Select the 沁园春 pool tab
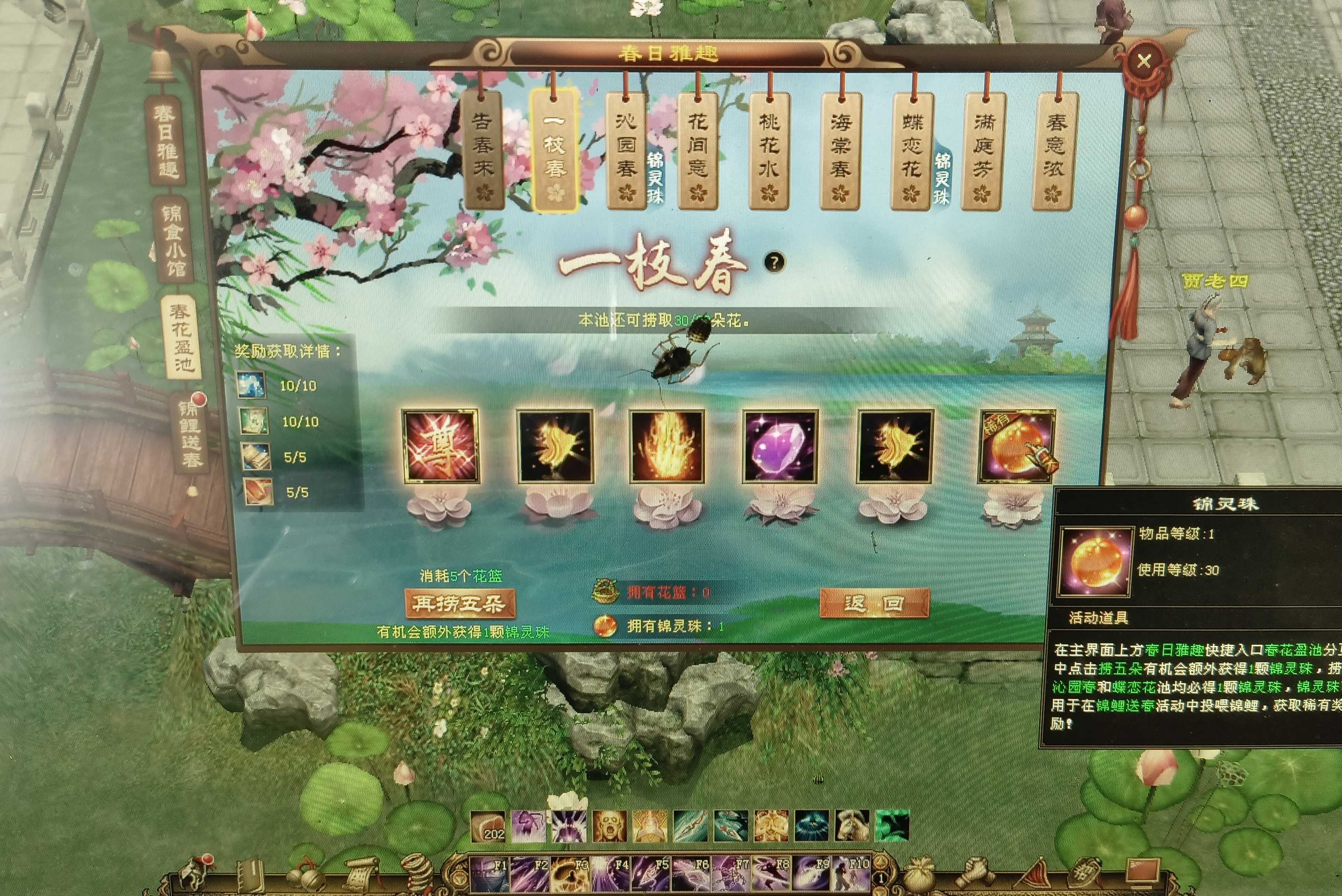 tap(626, 150)
